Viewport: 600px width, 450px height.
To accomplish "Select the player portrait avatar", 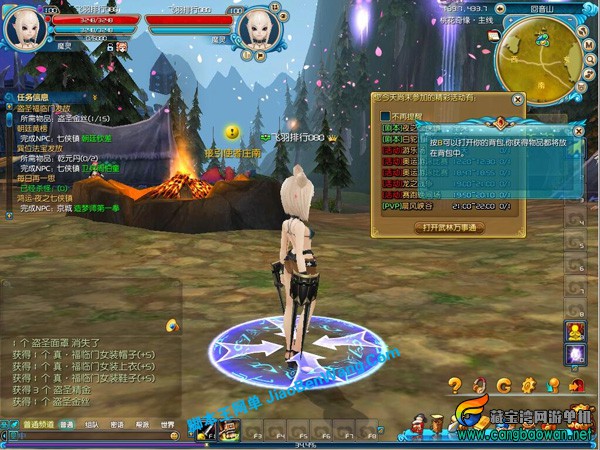I will click(x=22, y=26).
